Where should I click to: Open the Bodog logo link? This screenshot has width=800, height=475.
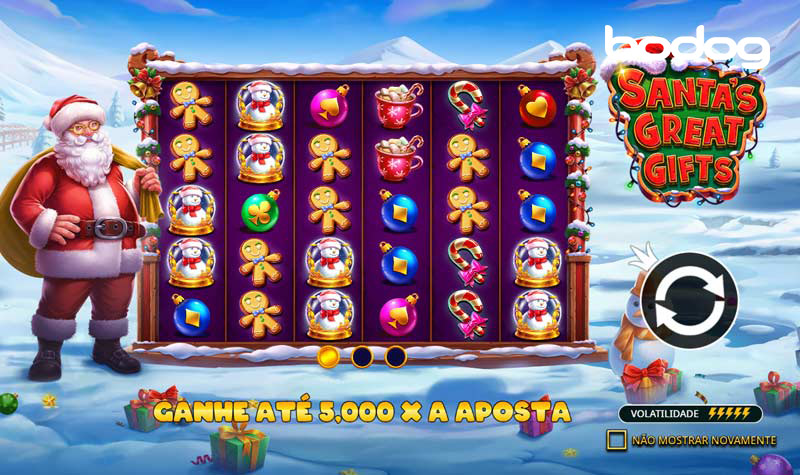click(x=686, y=45)
